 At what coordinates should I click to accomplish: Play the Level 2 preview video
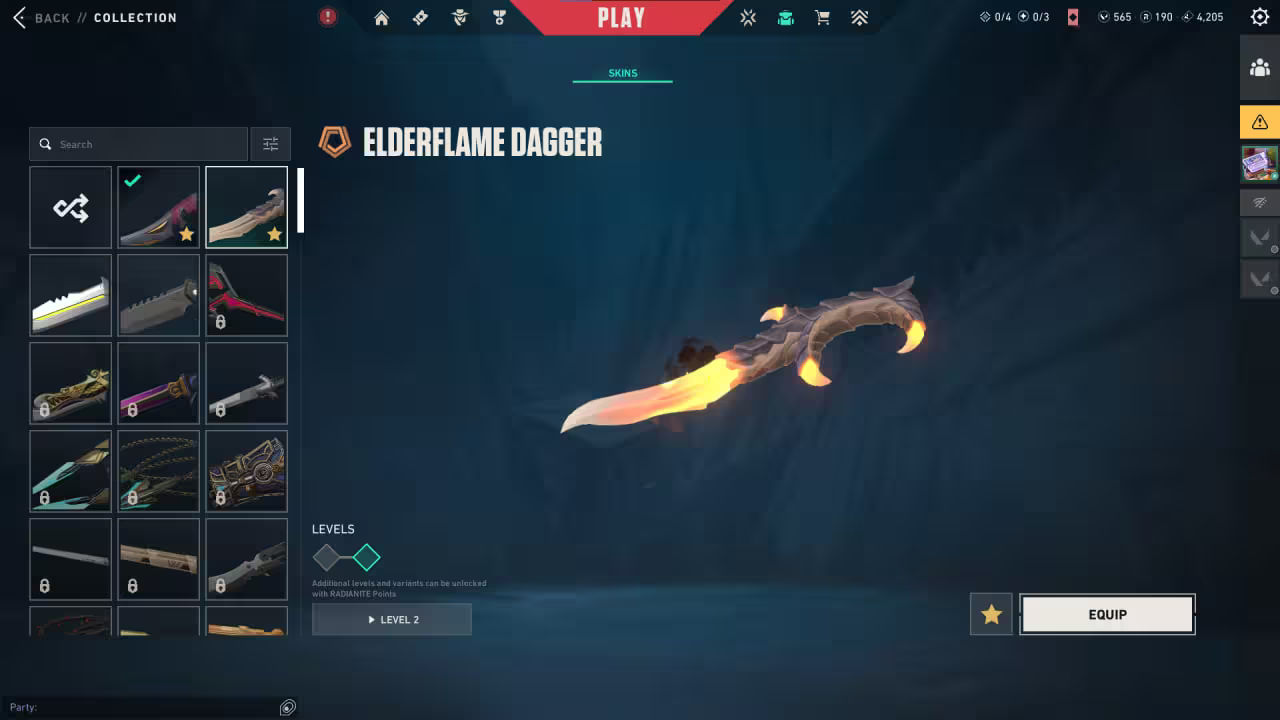coord(392,620)
